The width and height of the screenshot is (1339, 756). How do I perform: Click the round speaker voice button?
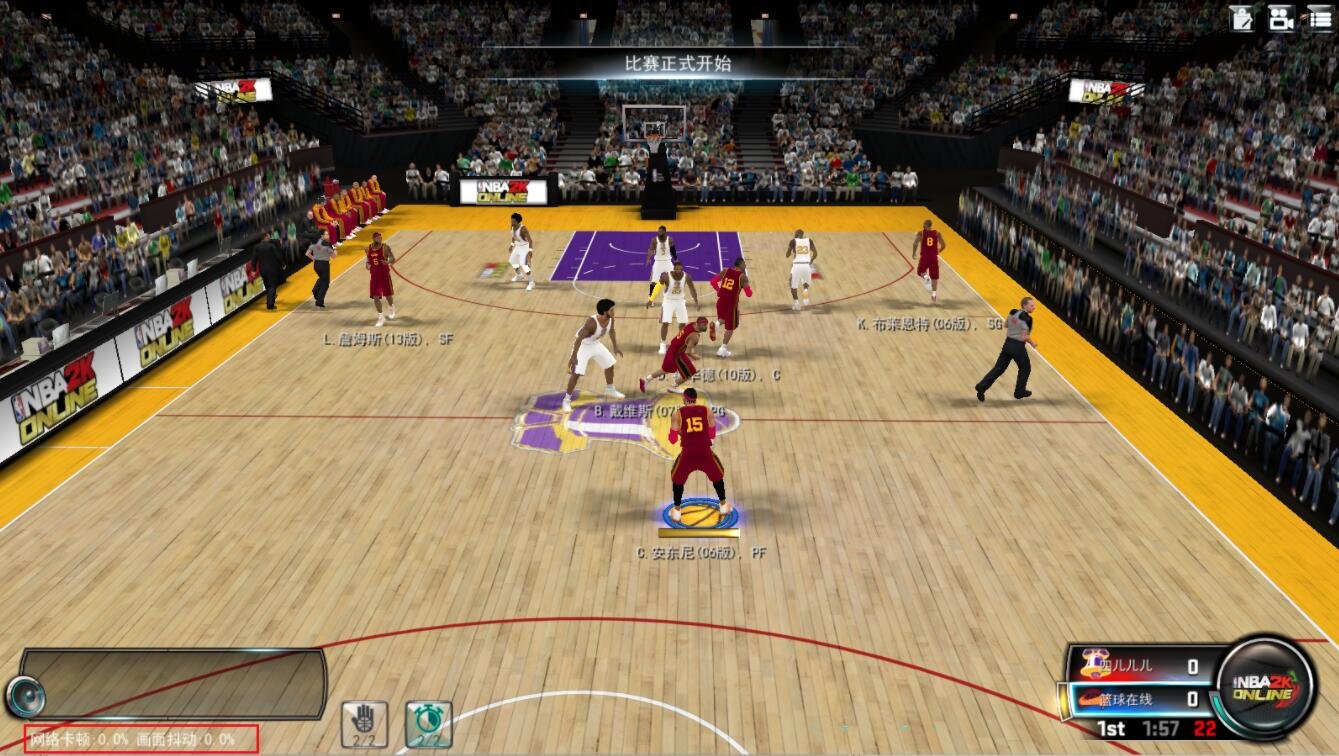coord(24,696)
